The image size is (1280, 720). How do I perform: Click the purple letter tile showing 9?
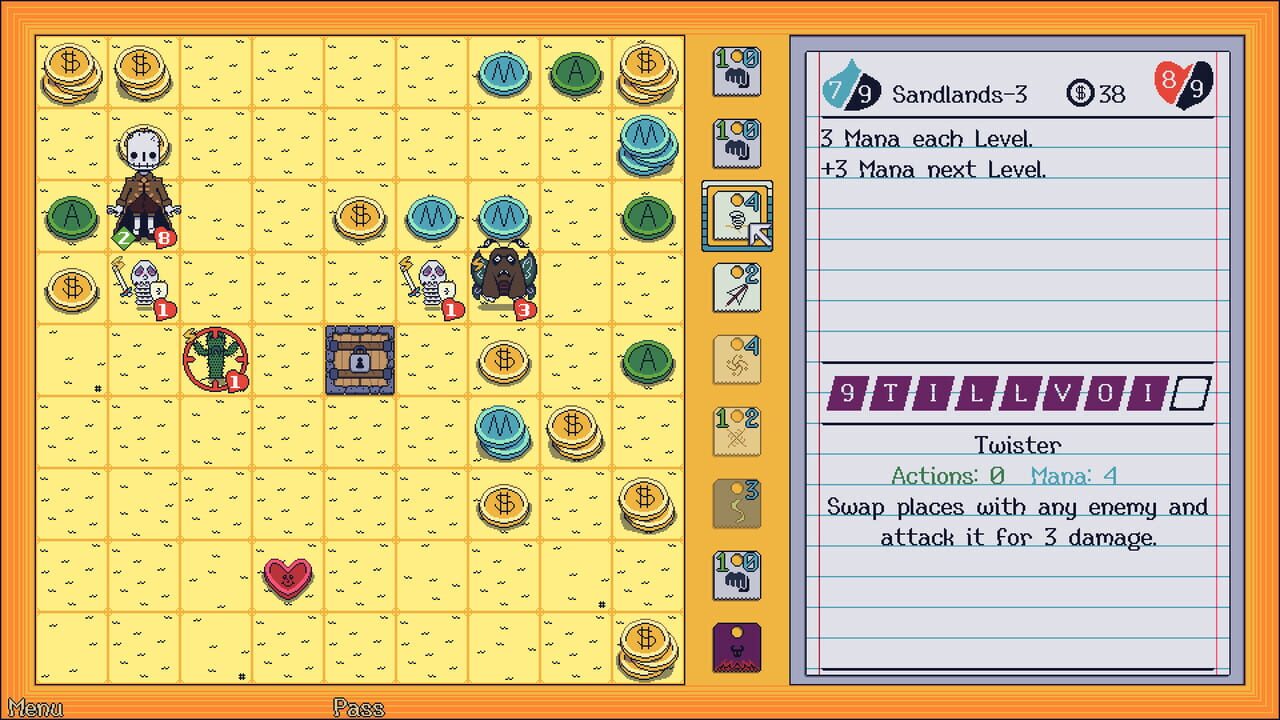tap(849, 395)
